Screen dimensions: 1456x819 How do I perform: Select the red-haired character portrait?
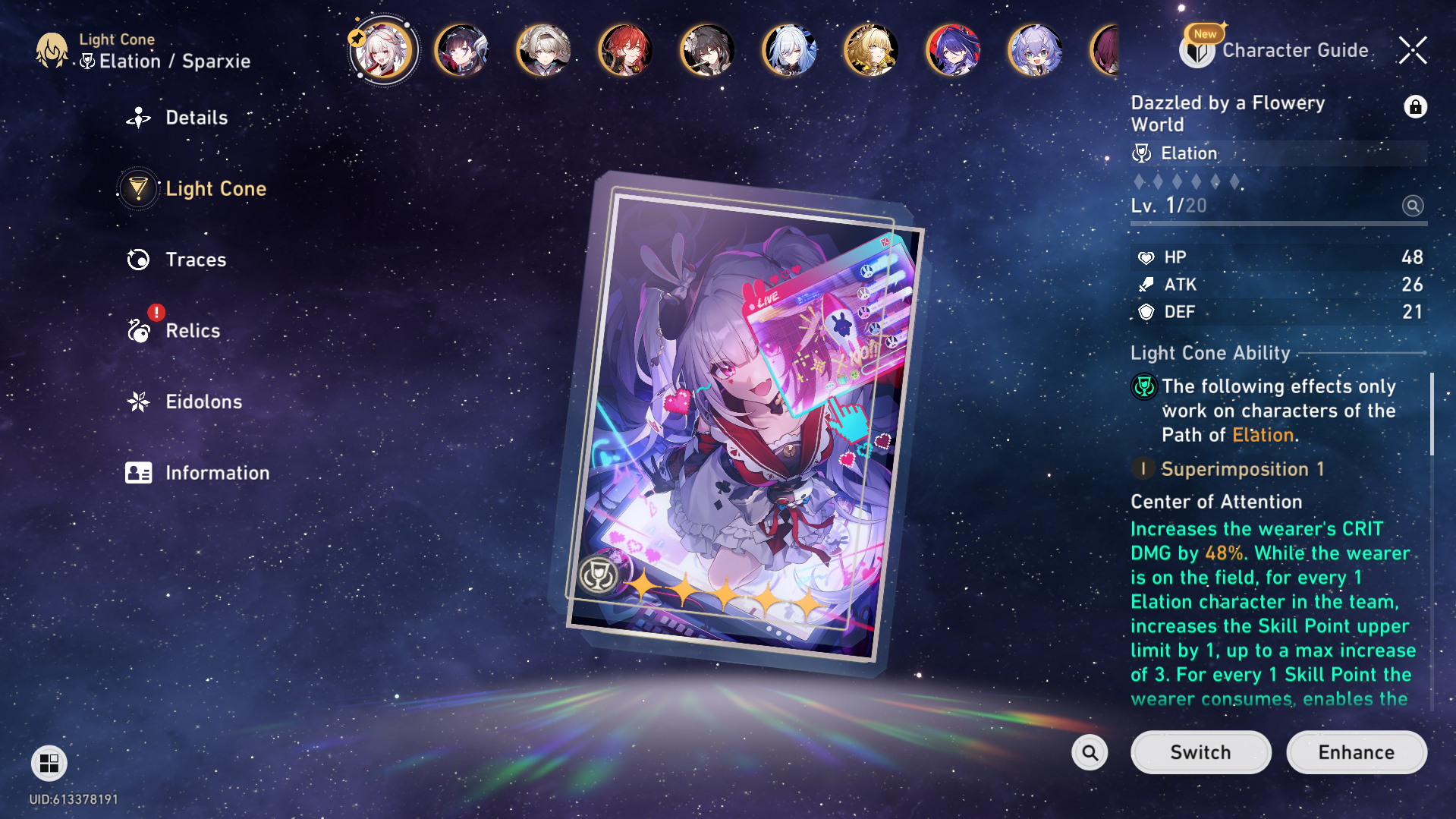pos(625,51)
